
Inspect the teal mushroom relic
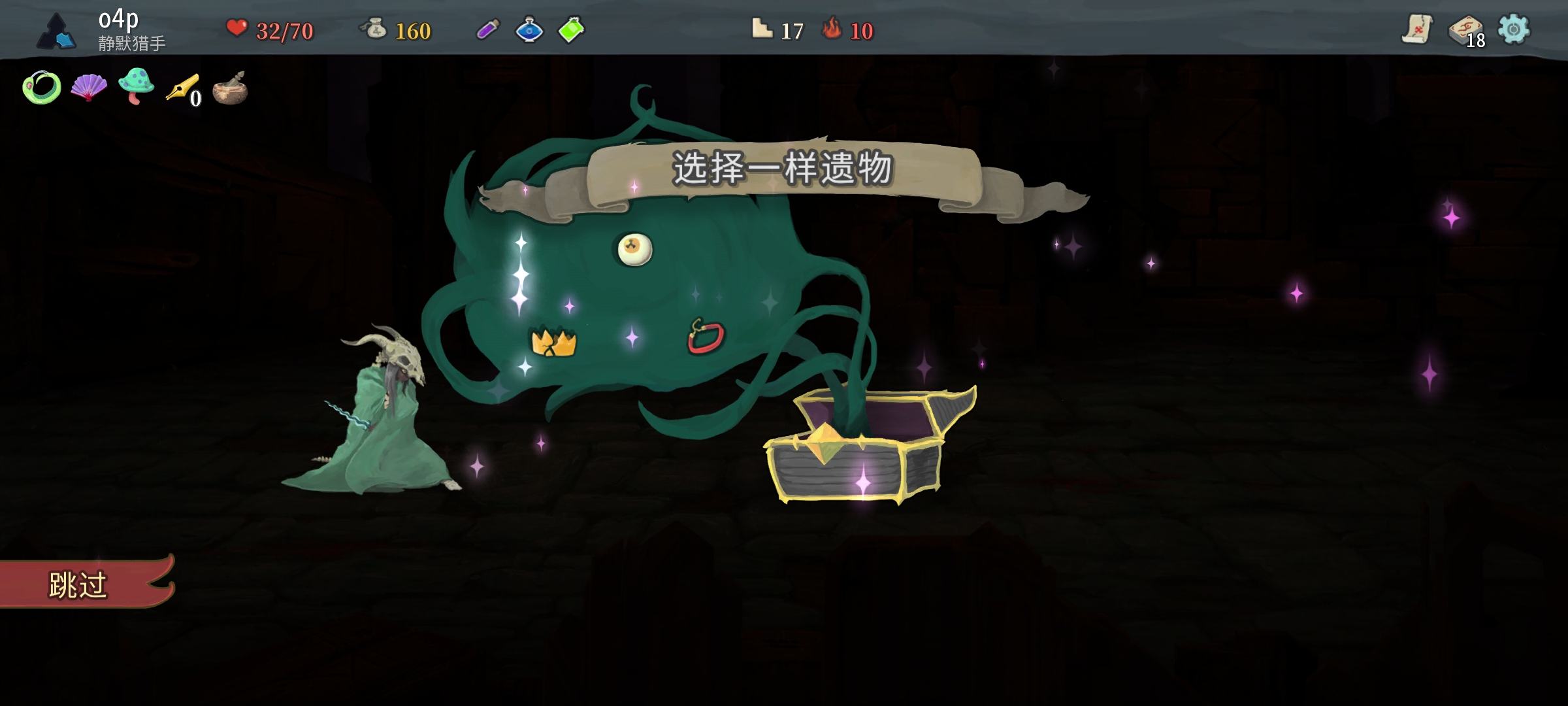tap(136, 86)
